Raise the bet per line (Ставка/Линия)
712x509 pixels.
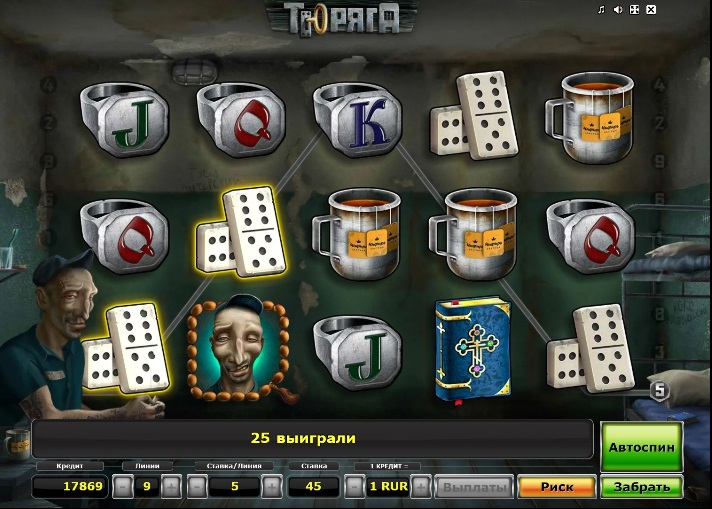pyautogui.click(x=271, y=487)
